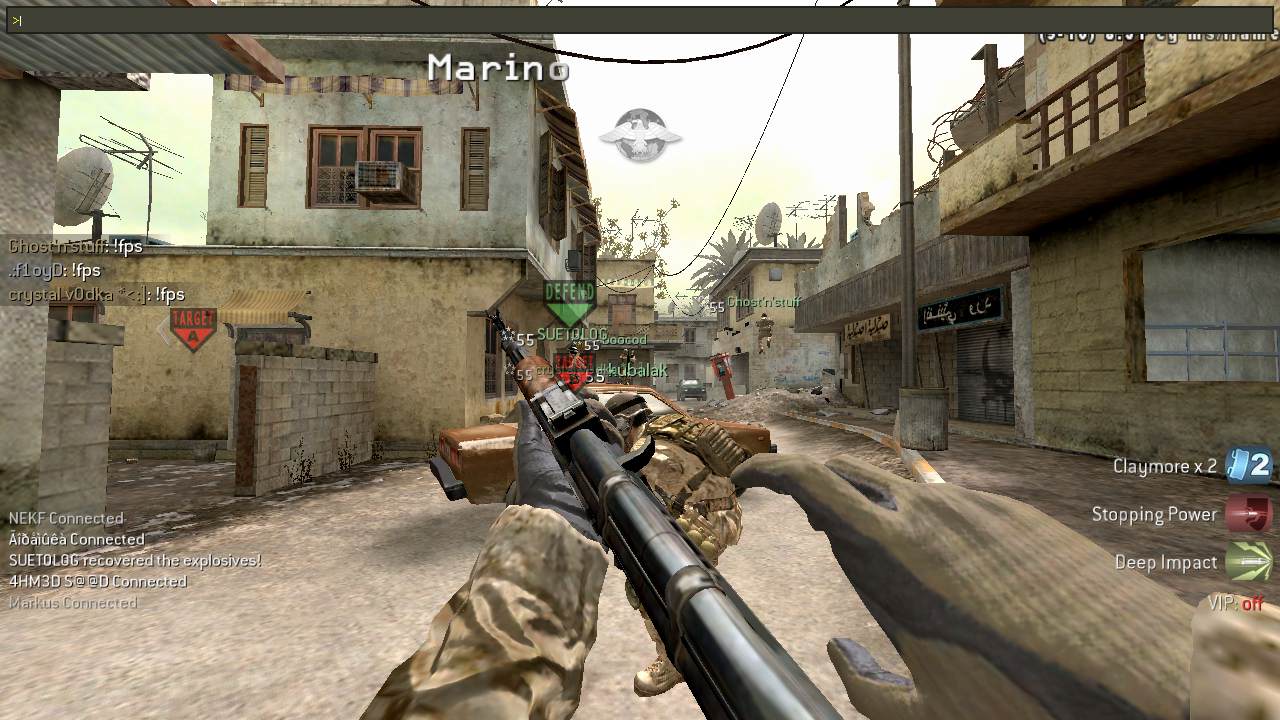Image resolution: width=1280 pixels, height=720 pixels.
Task: Click the Stopping Power perk icon
Action: [x=1249, y=514]
